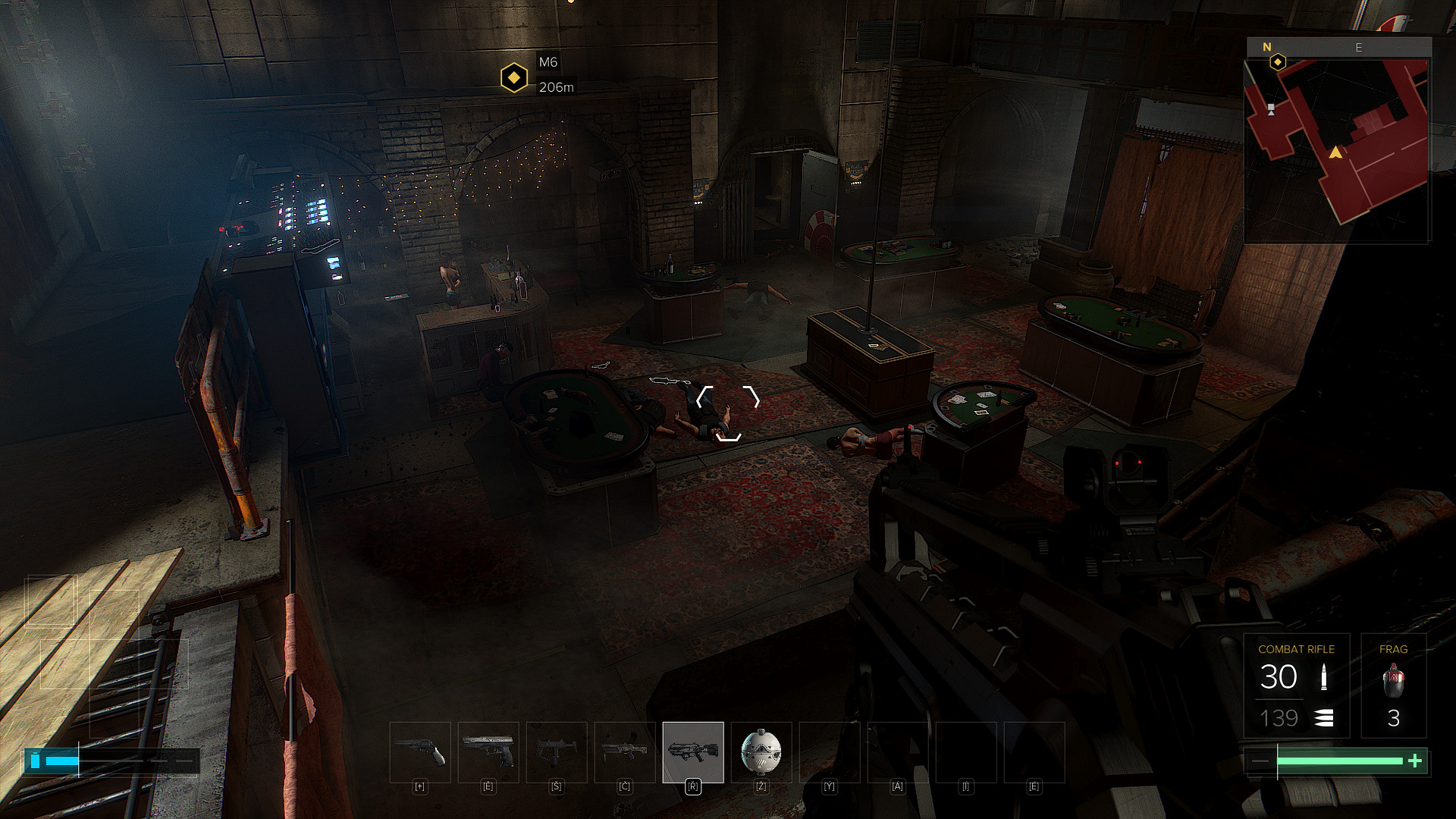Choose the shotgun in the fourth slot
1456x819 pixels.
point(625,752)
